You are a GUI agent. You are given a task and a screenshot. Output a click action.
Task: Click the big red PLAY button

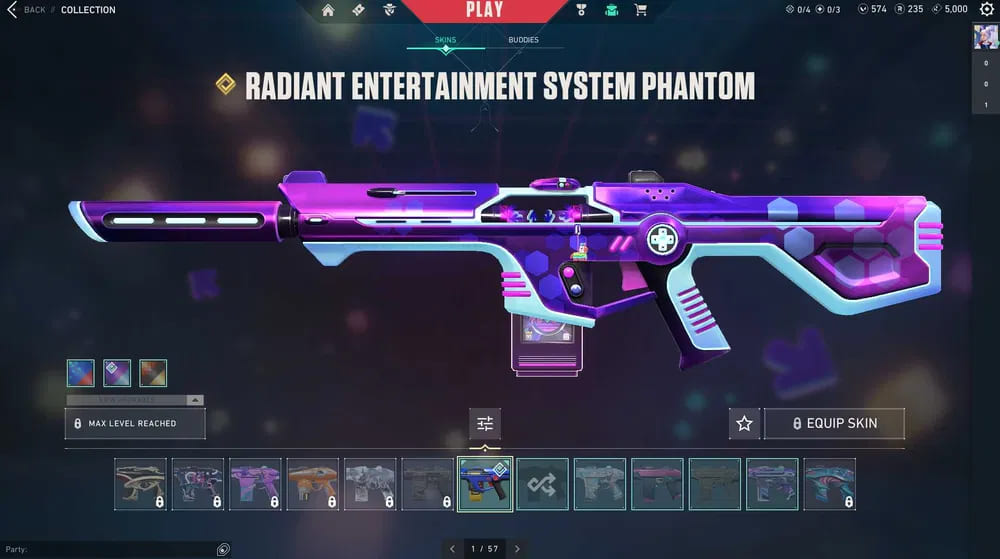(485, 10)
